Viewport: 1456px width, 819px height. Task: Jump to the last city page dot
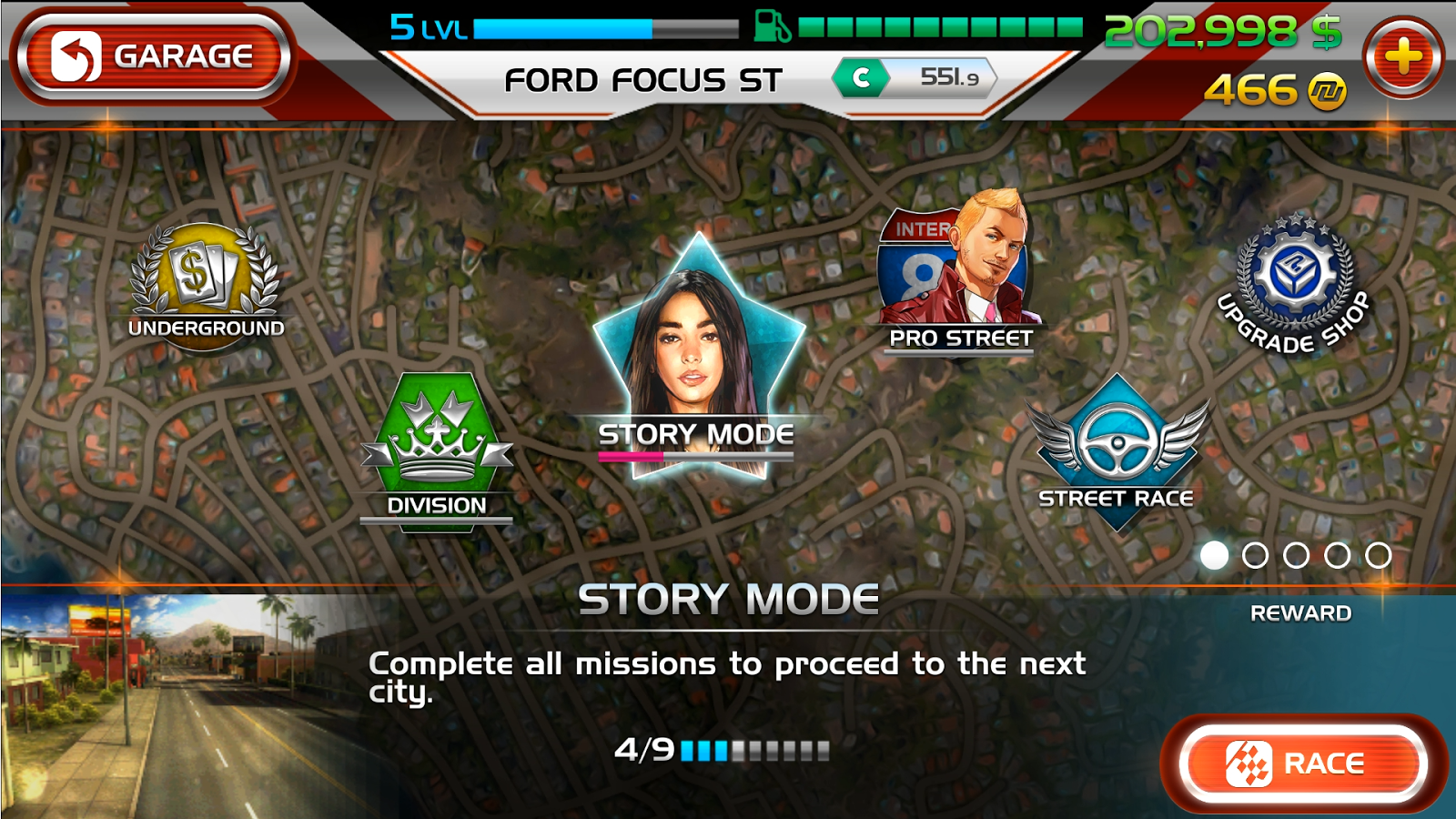pos(1378,555)
